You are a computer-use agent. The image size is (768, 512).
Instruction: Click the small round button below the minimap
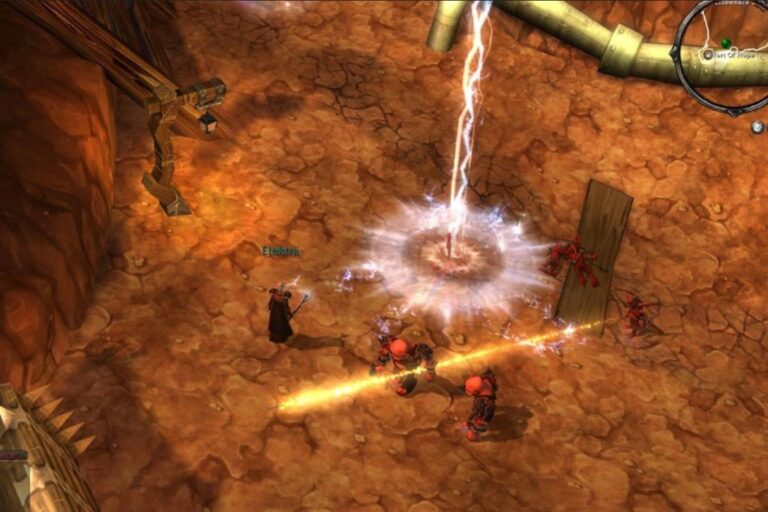coord(757,127)
